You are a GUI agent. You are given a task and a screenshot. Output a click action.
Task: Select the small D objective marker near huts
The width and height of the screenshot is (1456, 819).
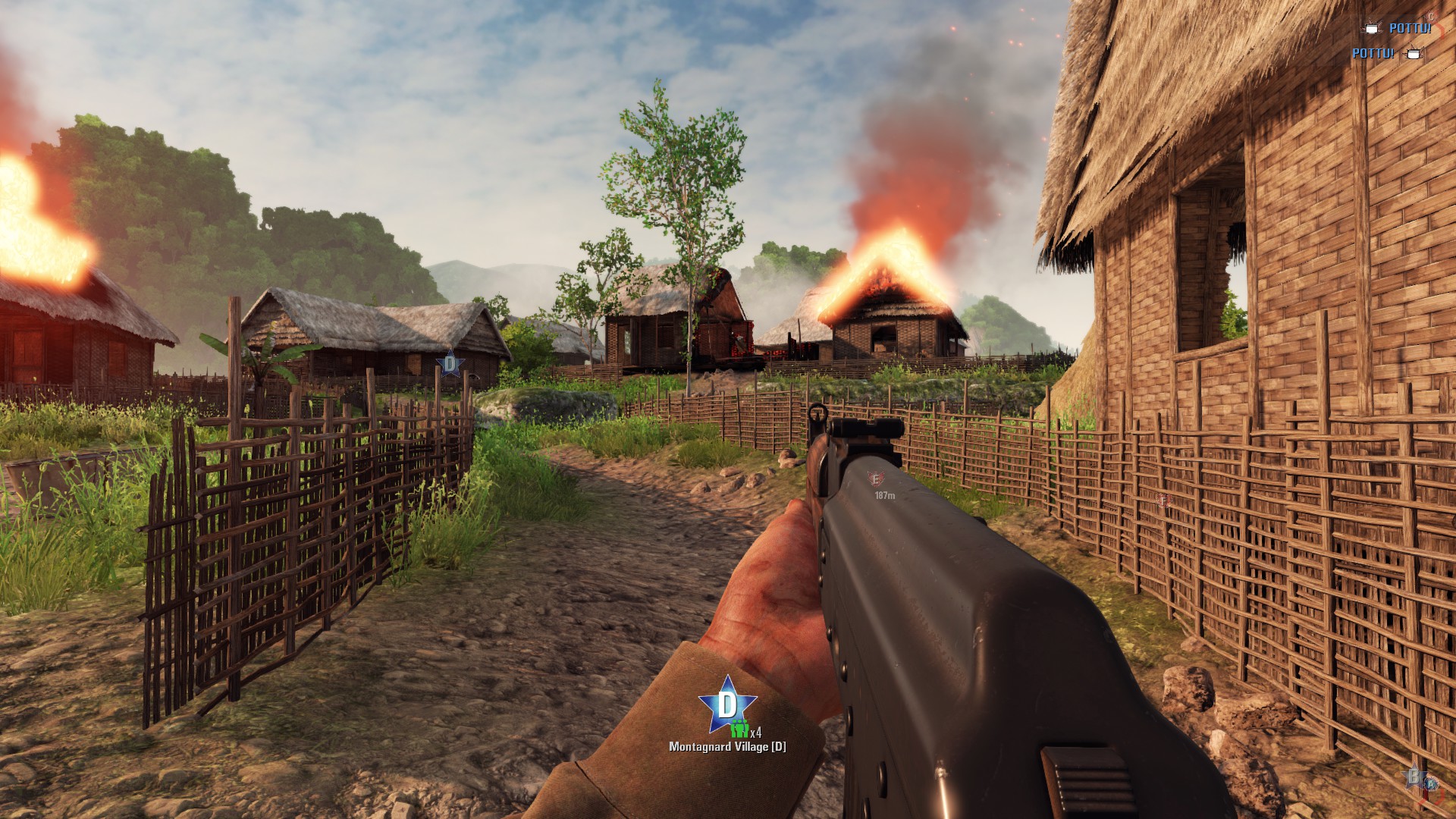[x=450, y=364]
